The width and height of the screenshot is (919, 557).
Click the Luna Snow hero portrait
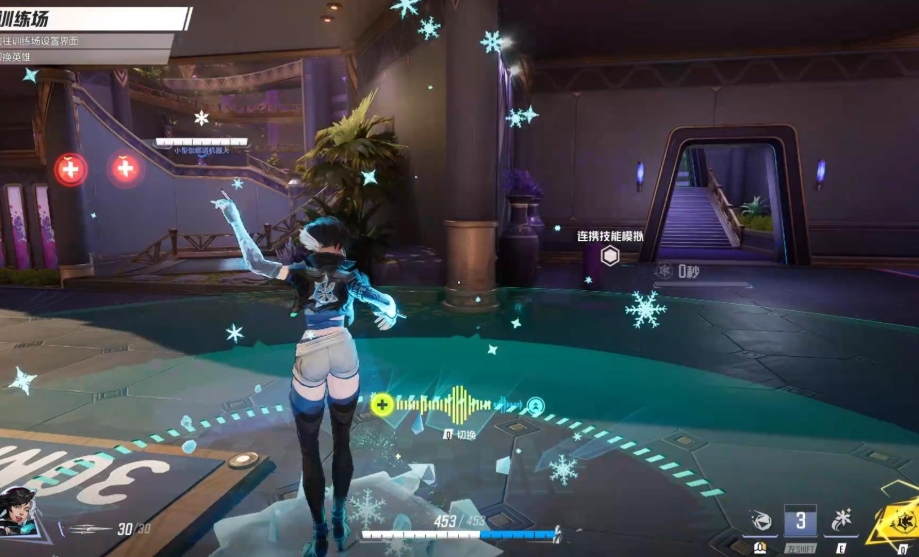pyautogui.click(x=19, y=510)
